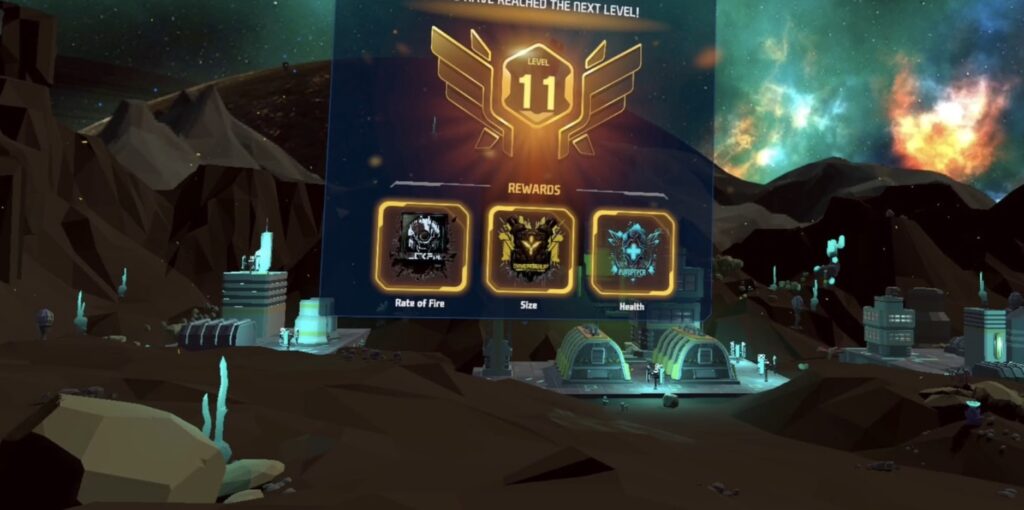Pick the Health reward icon

[x=632, y=251]
